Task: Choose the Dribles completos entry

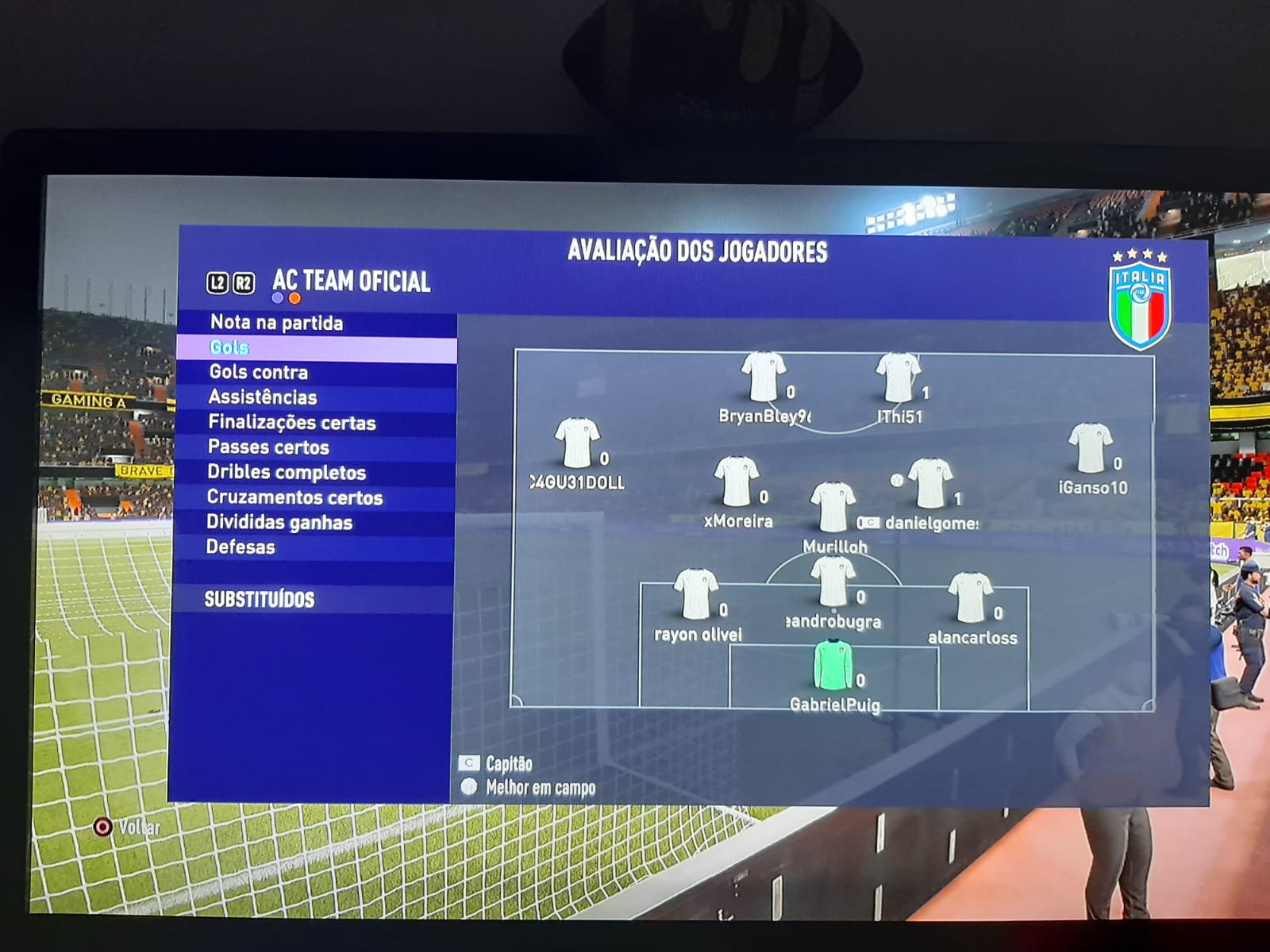Action: point(287,473)
